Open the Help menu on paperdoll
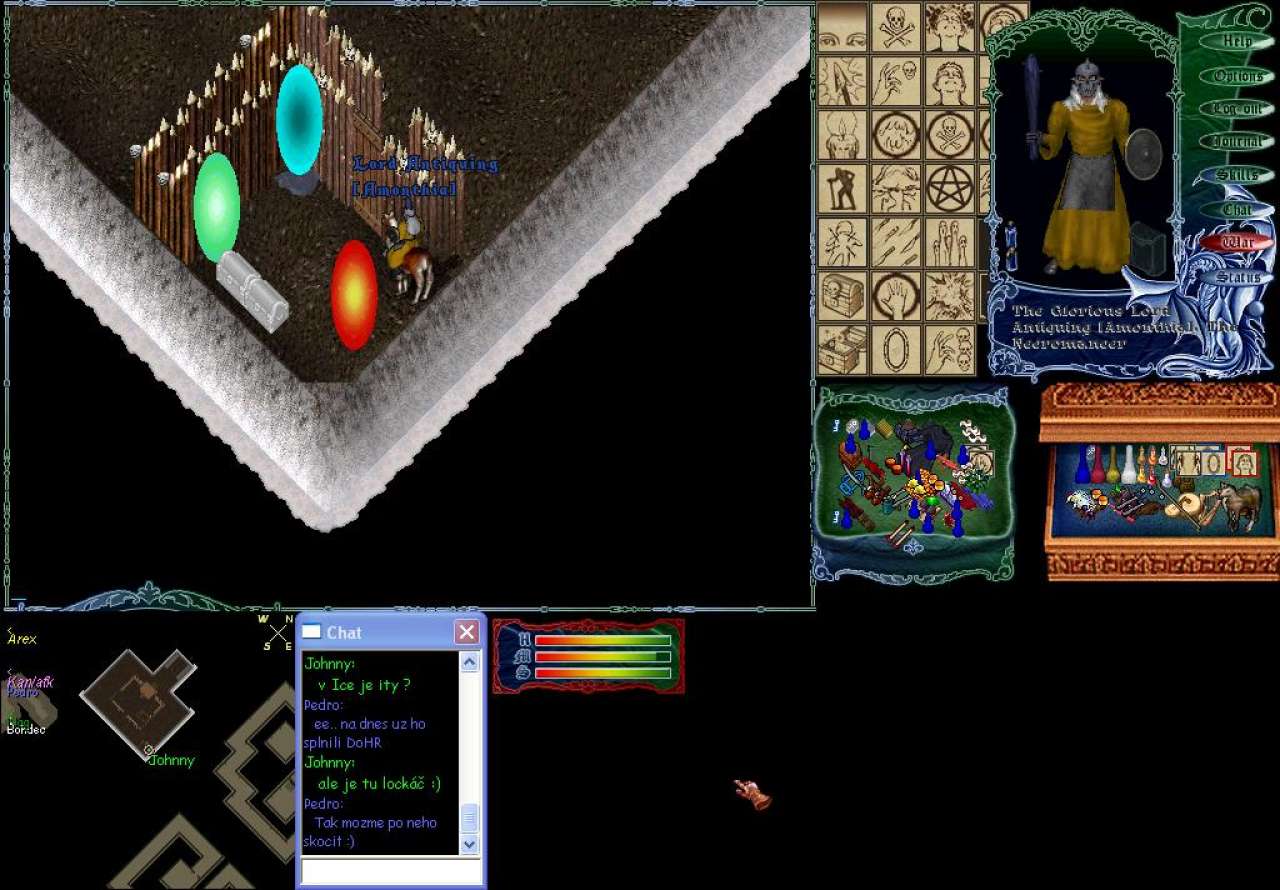 tap(1236, 42)
